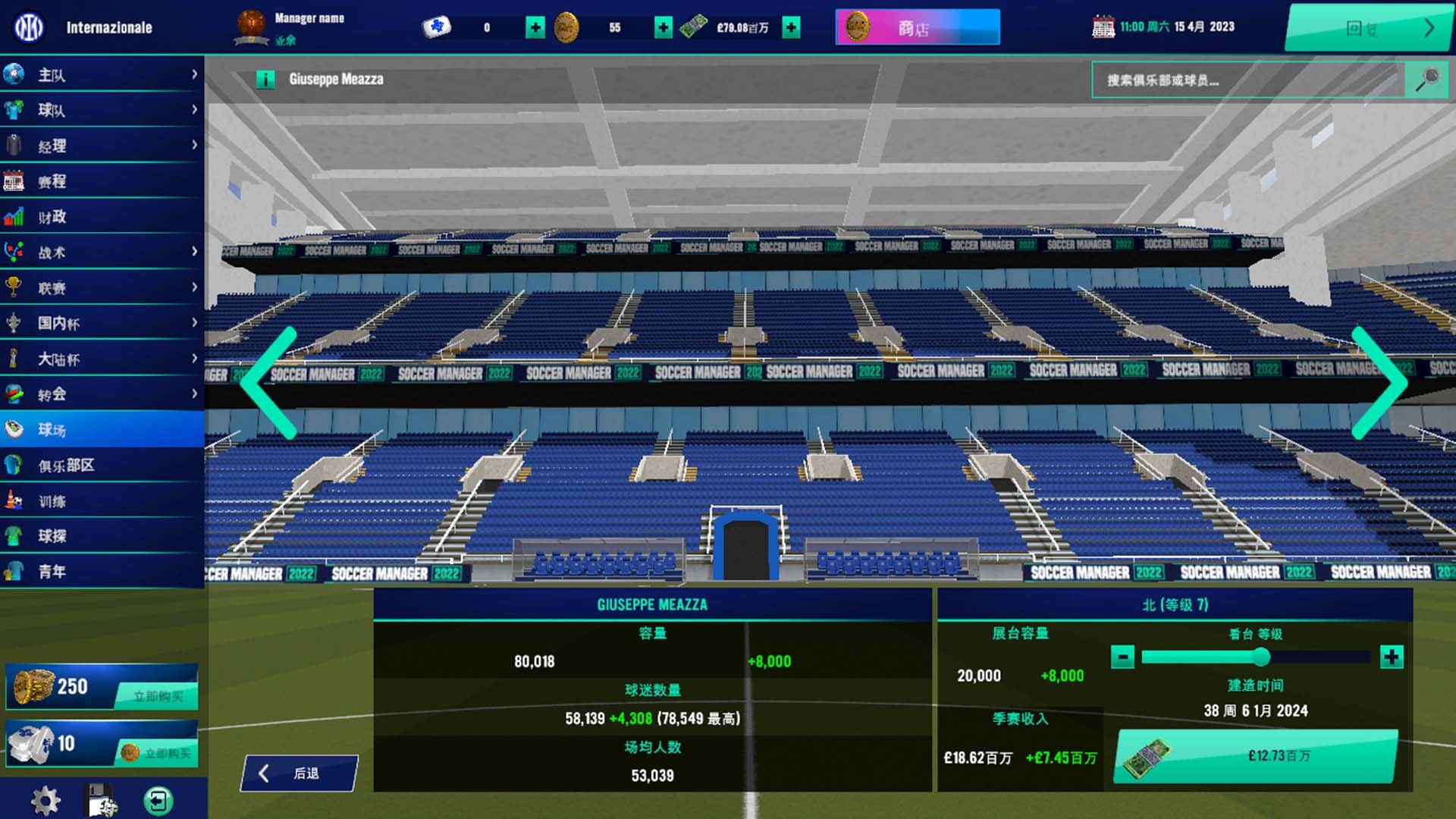Open the 训练 training menu
Image resolution: width=1456 pixels, height=819 pixels.
(102, 501)
